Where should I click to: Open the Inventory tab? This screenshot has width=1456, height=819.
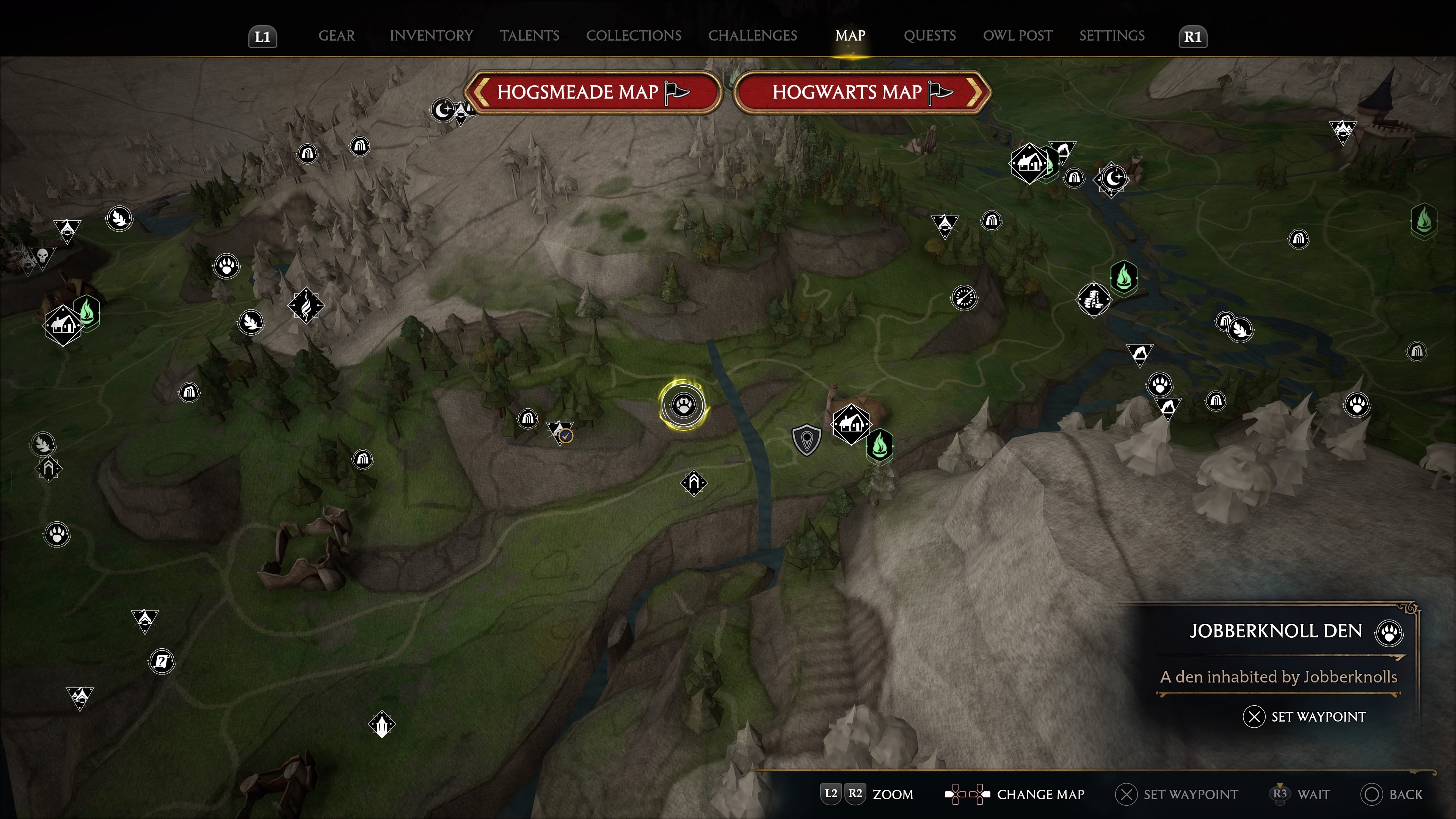coord(431,36)
